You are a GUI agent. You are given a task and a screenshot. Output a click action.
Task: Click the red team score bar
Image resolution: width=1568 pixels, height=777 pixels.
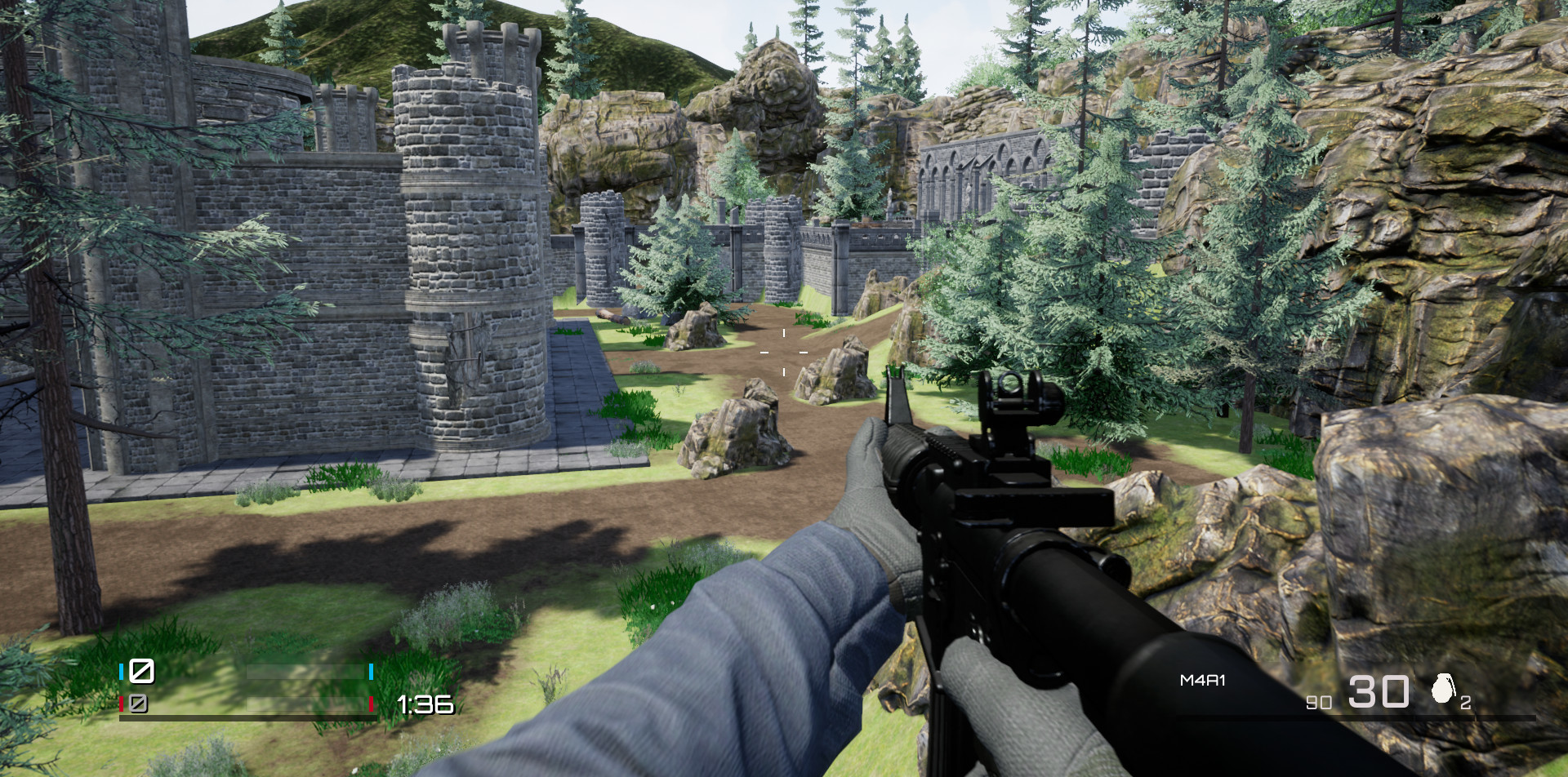(x=306, y=704)
